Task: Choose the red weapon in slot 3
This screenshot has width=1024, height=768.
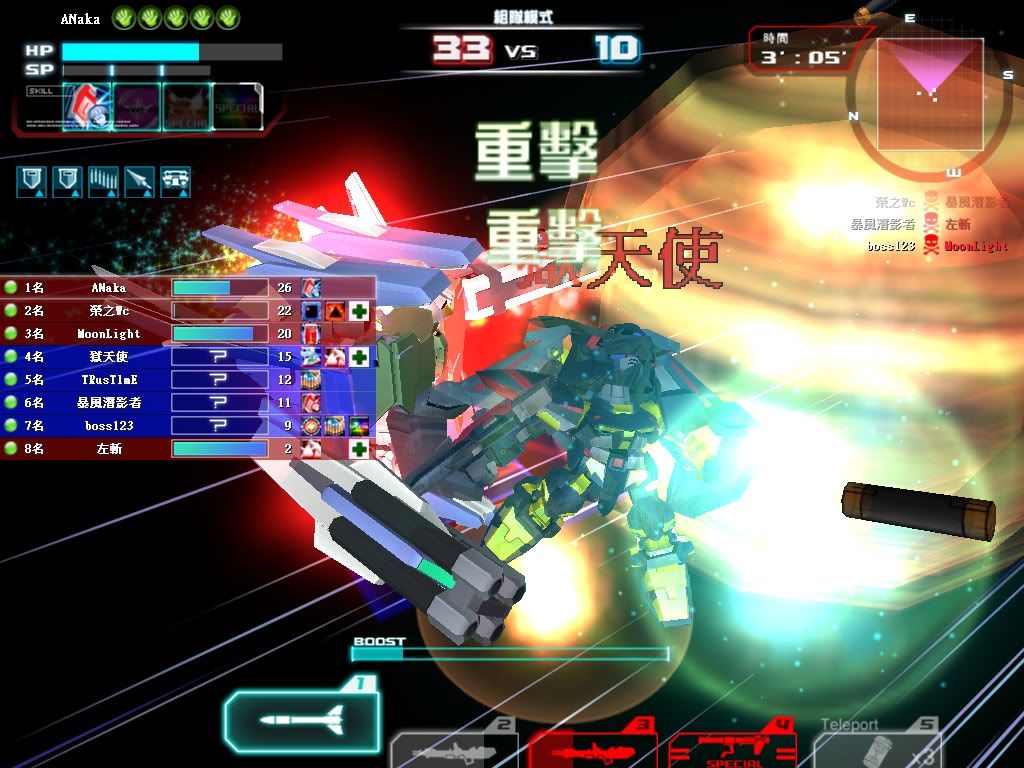Action: [x=592, y=750]
